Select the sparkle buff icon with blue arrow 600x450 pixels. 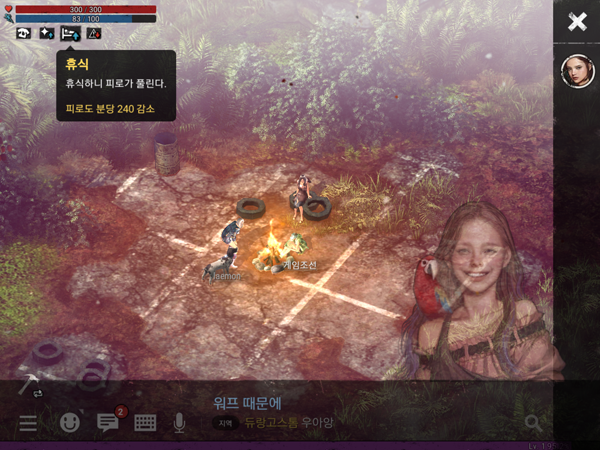pyautogui.click(x=47, y=33)
